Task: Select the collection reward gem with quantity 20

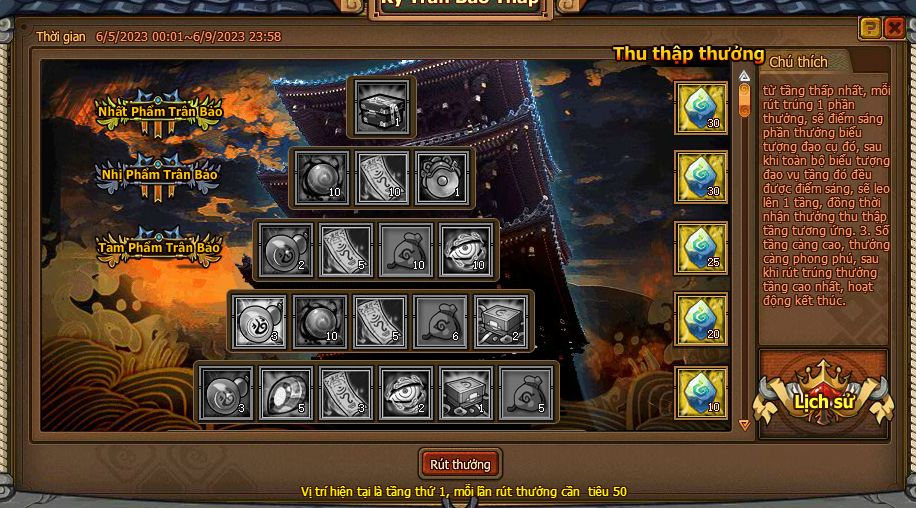Action: click(701, 319)
